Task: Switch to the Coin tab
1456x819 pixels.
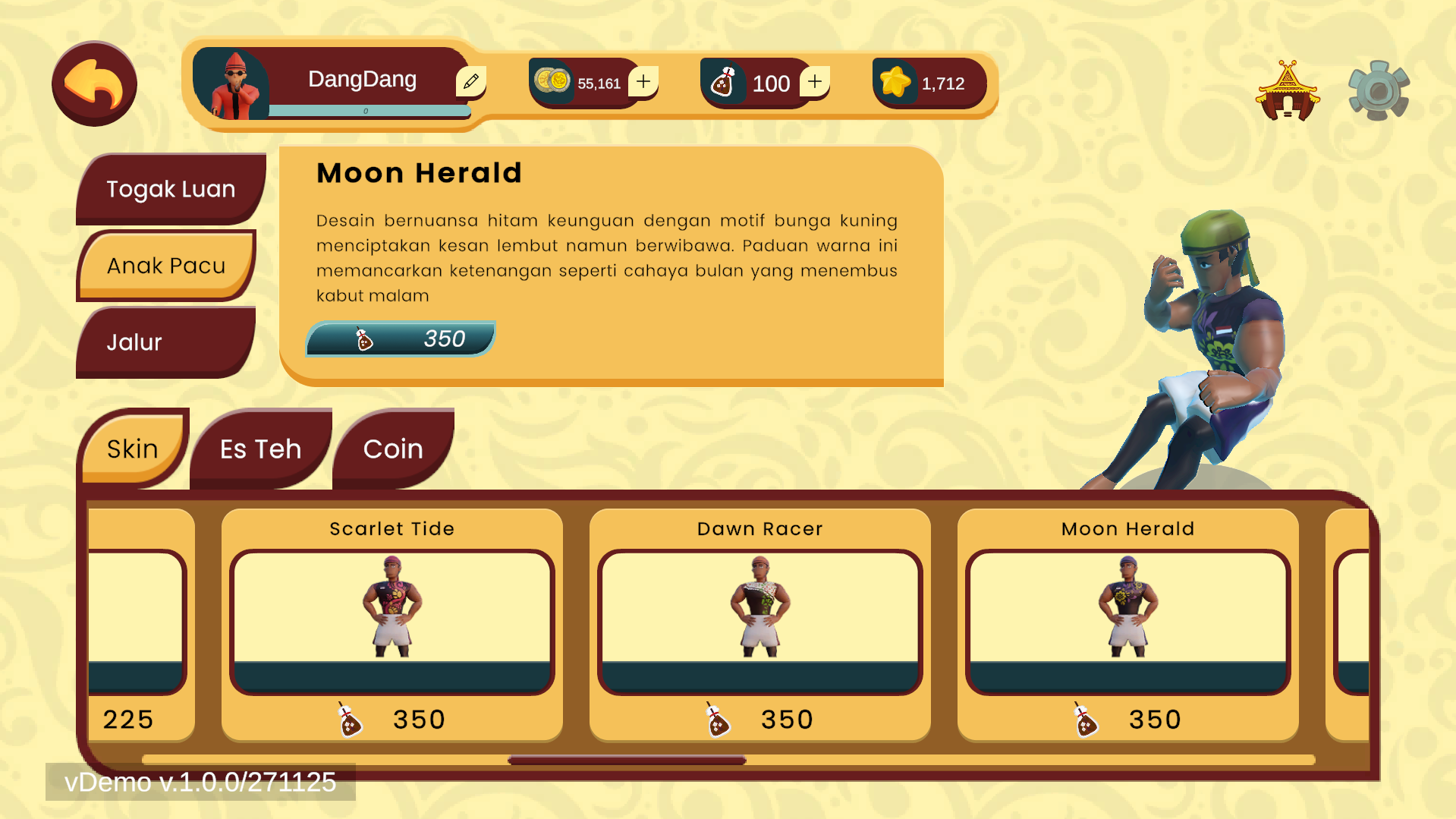Action: pos(393,449)
